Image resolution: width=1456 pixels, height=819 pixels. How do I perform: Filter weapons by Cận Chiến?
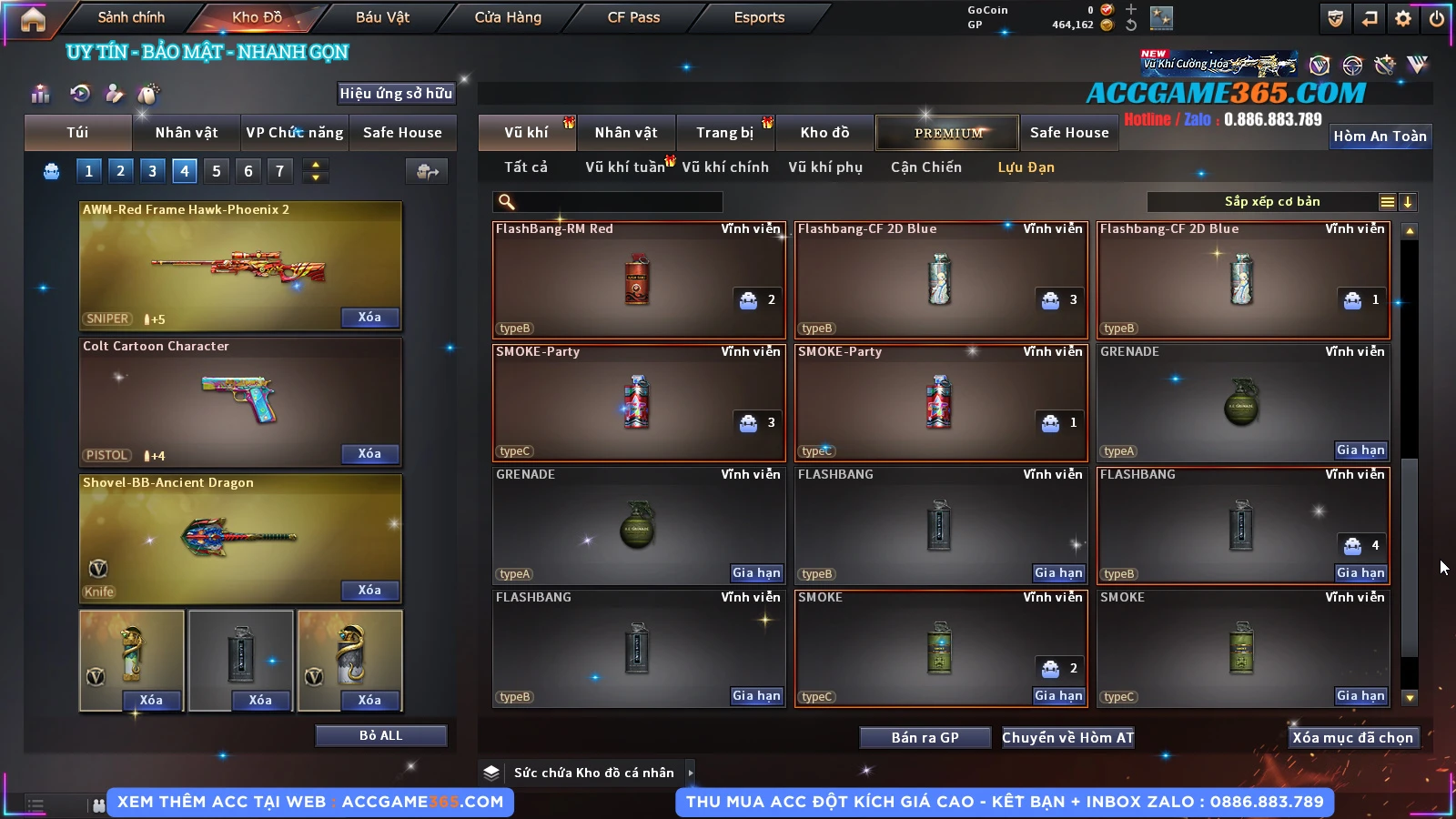pos(925,167)
